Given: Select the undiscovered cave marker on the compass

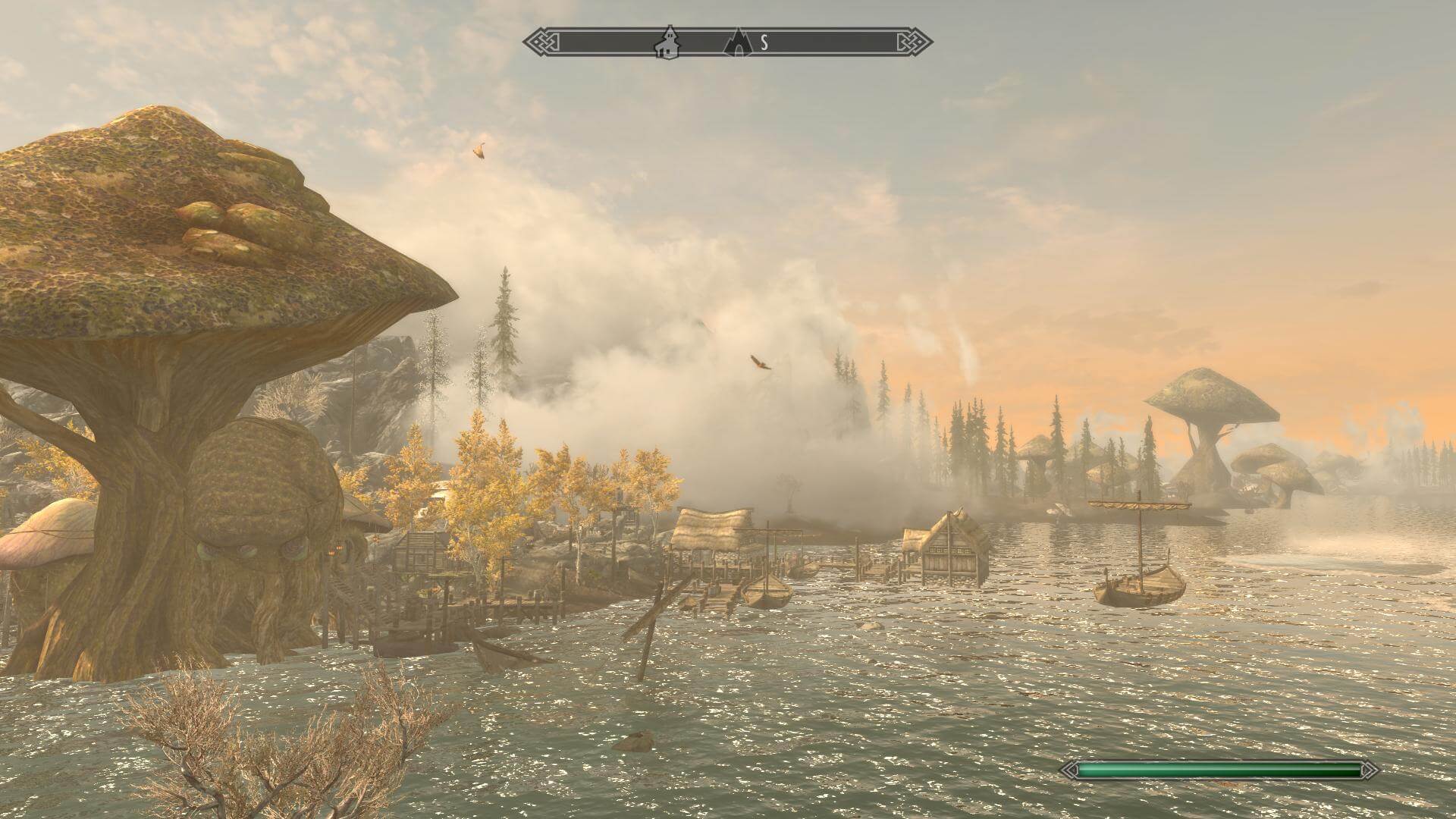Looking at the screenshot, I should (736, 43).
